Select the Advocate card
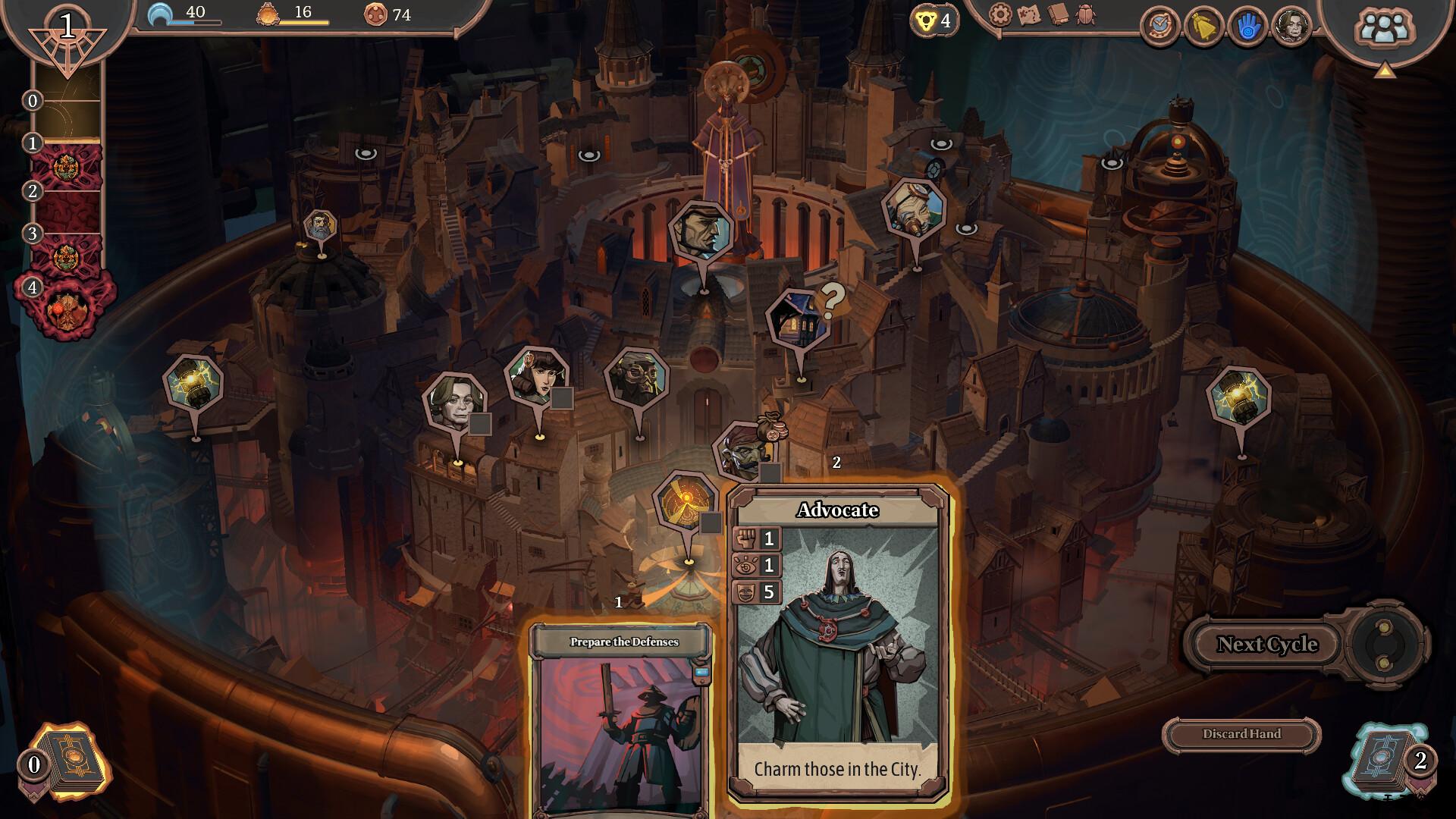 click(838, 645)
